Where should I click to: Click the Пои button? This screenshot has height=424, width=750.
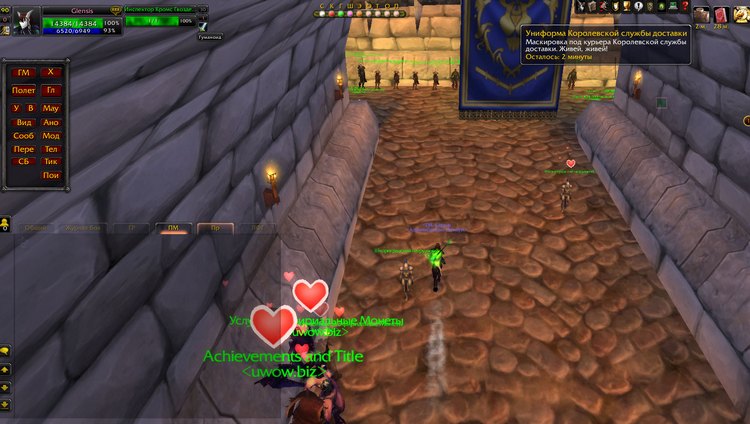click(x=51, y=175)
